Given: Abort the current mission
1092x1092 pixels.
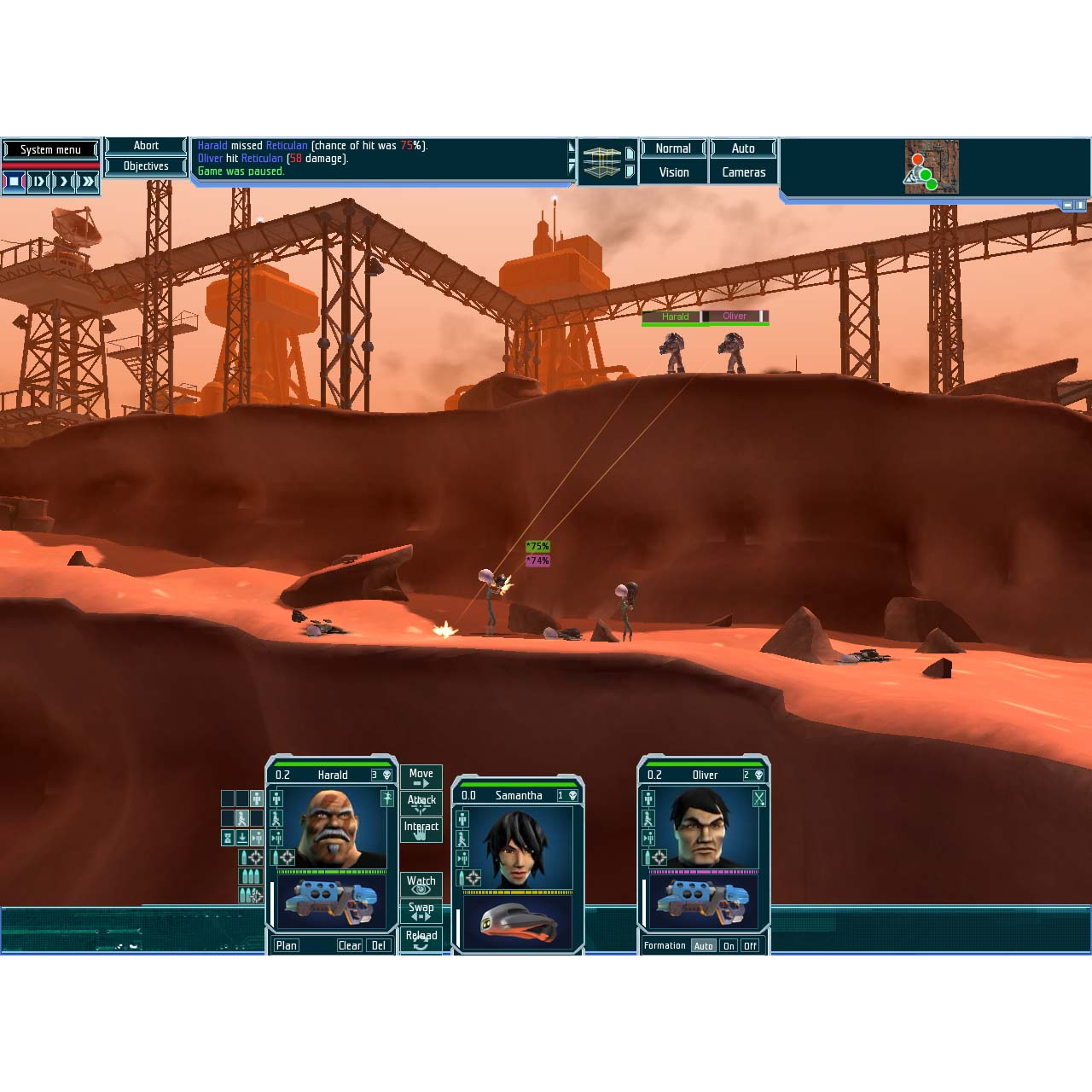Looking at the screenshot, I should click(146, 146).
